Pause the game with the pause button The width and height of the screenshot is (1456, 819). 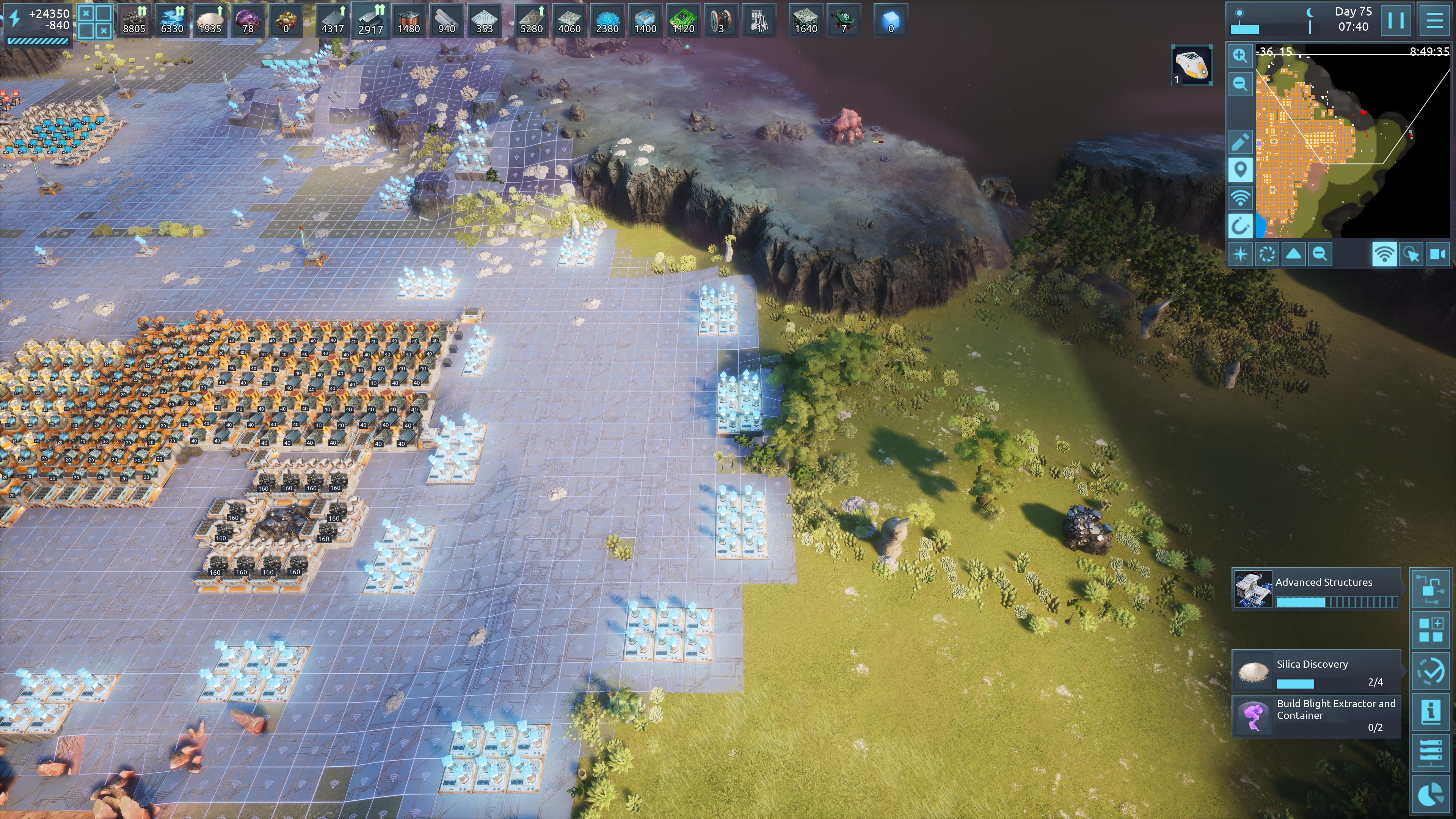(1395, 21)
